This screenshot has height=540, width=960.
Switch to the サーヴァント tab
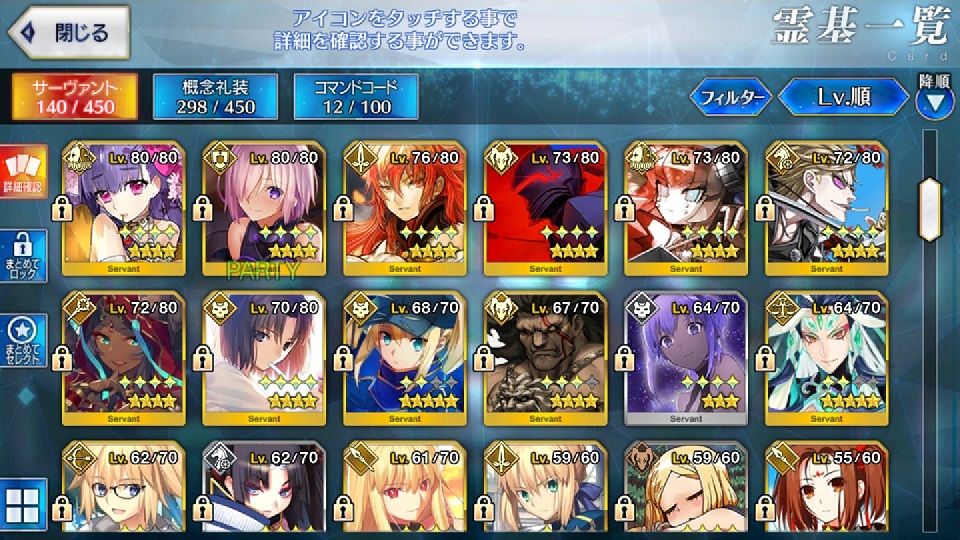[74, 96]
